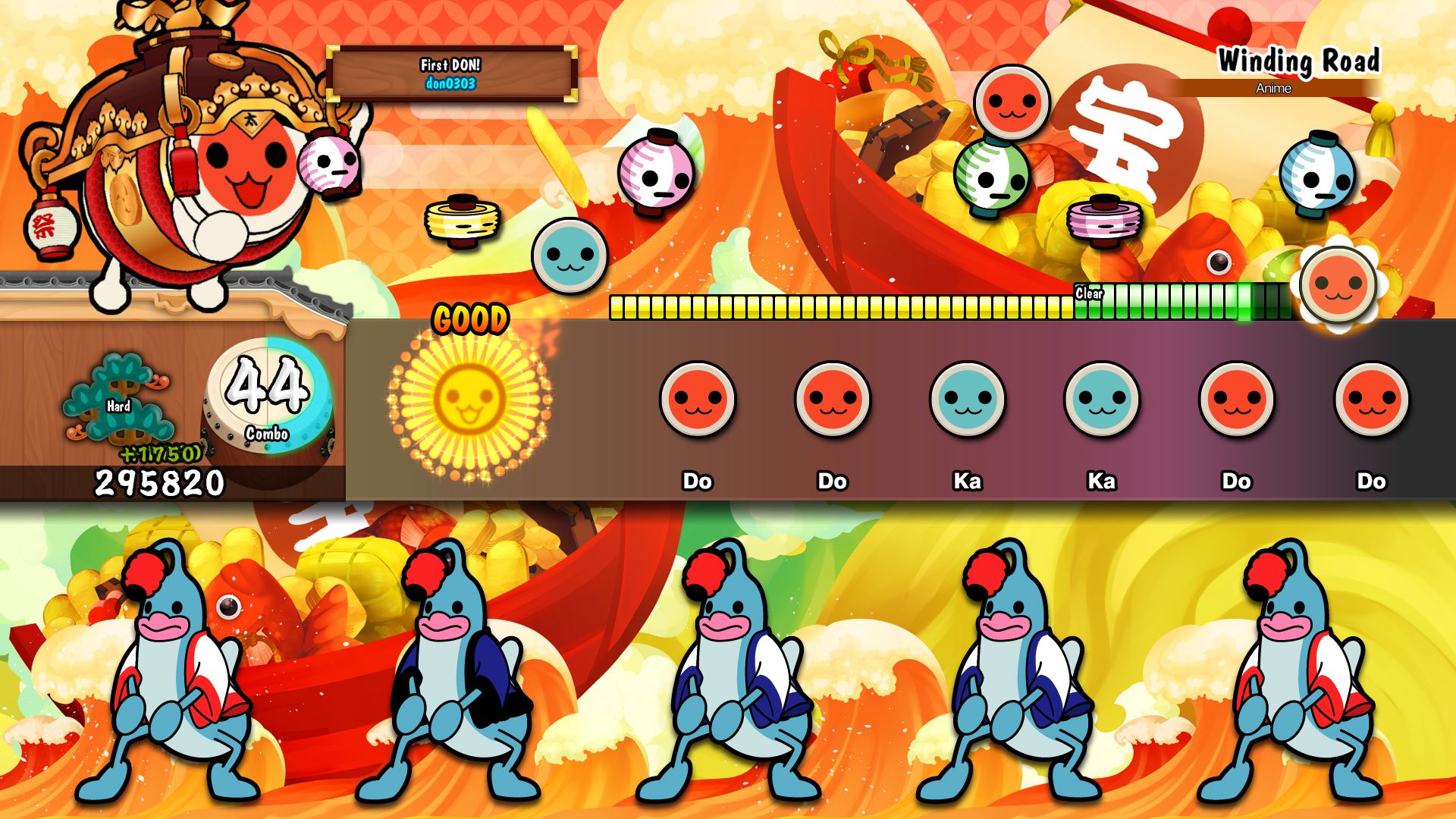The height and width of the screenshot is (819, 1456).
Task: Click the Anime genre label under the title
Action: pyautogui.click(x=1274, y=89)
